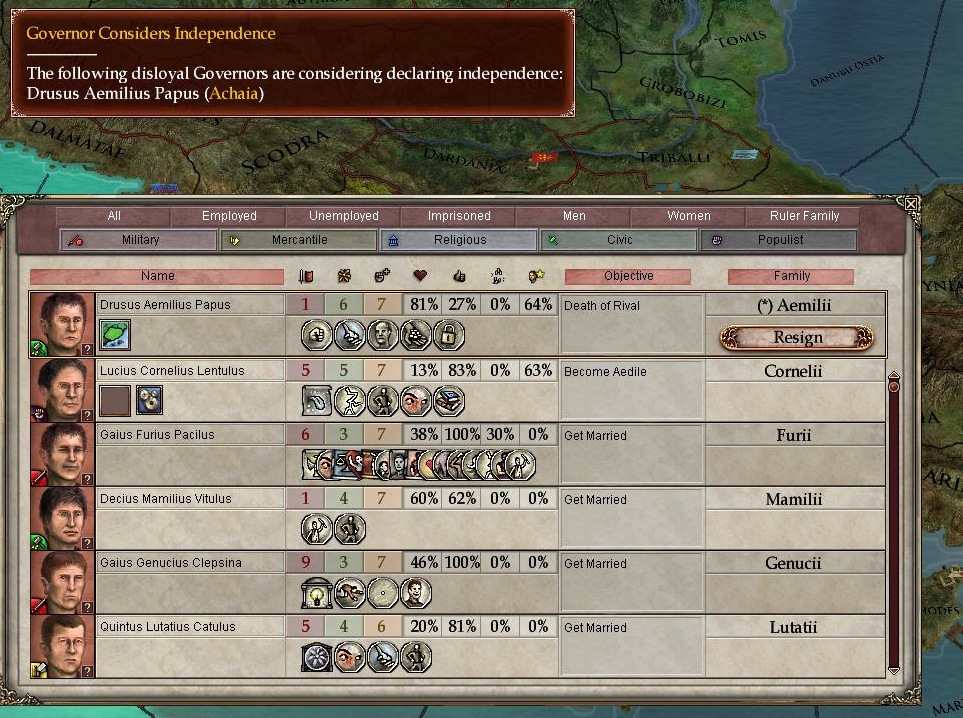
Task: Open the Ruler Family filter
Action: click(x=804, y=216)
